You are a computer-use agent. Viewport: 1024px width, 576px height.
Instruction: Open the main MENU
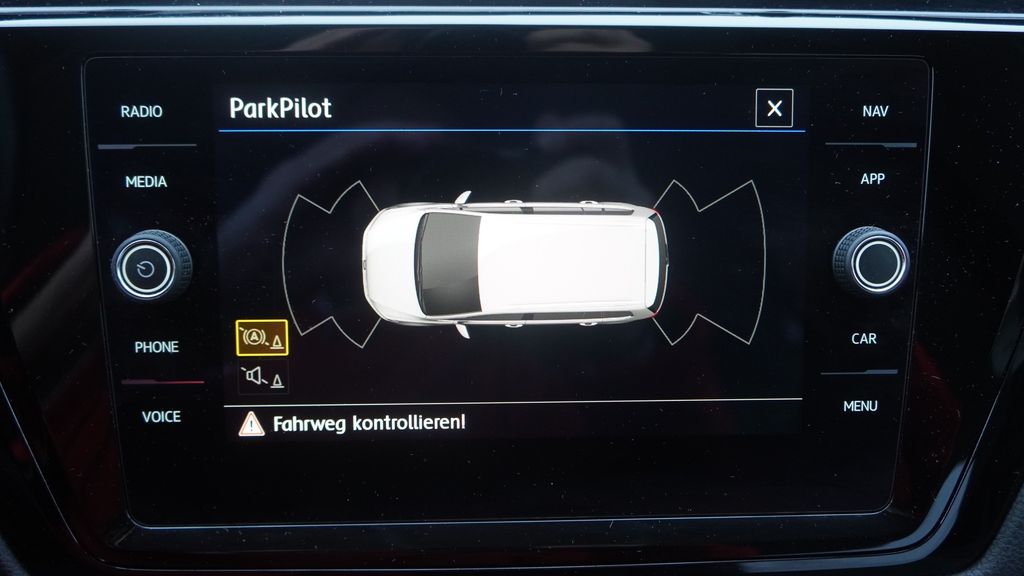tap(860, 406)
